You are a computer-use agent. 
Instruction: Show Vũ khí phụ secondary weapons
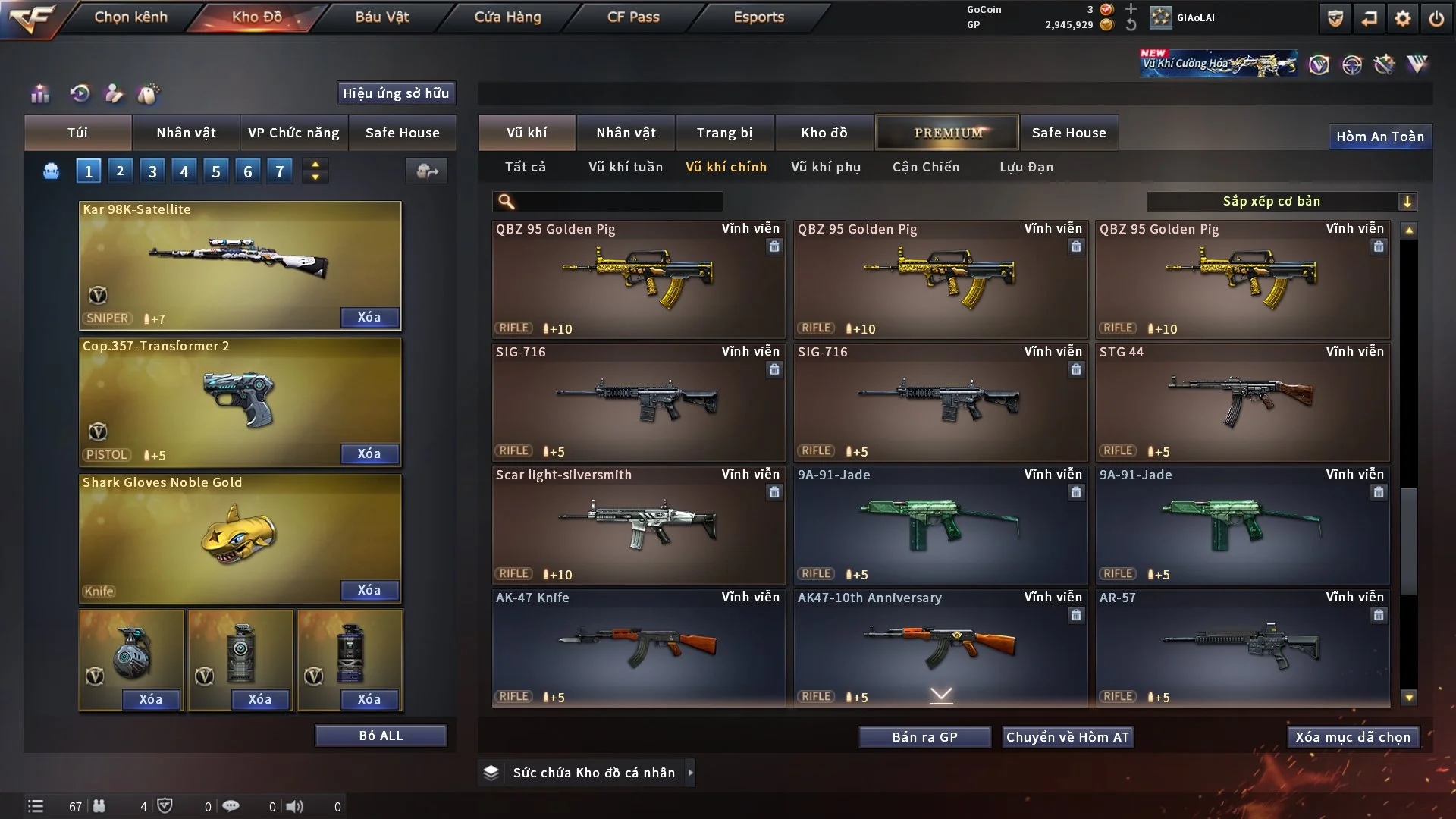point(825,167)
